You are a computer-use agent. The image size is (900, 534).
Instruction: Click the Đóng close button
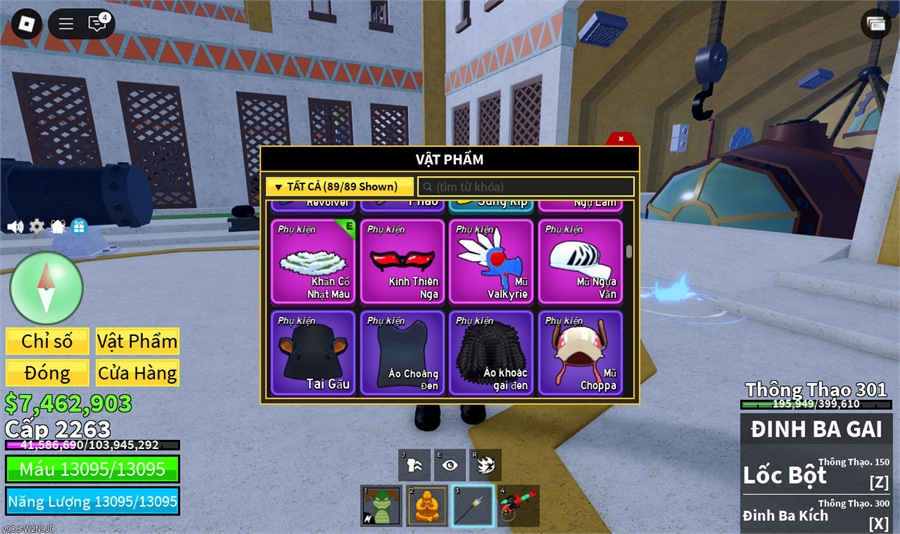point(47,373)
